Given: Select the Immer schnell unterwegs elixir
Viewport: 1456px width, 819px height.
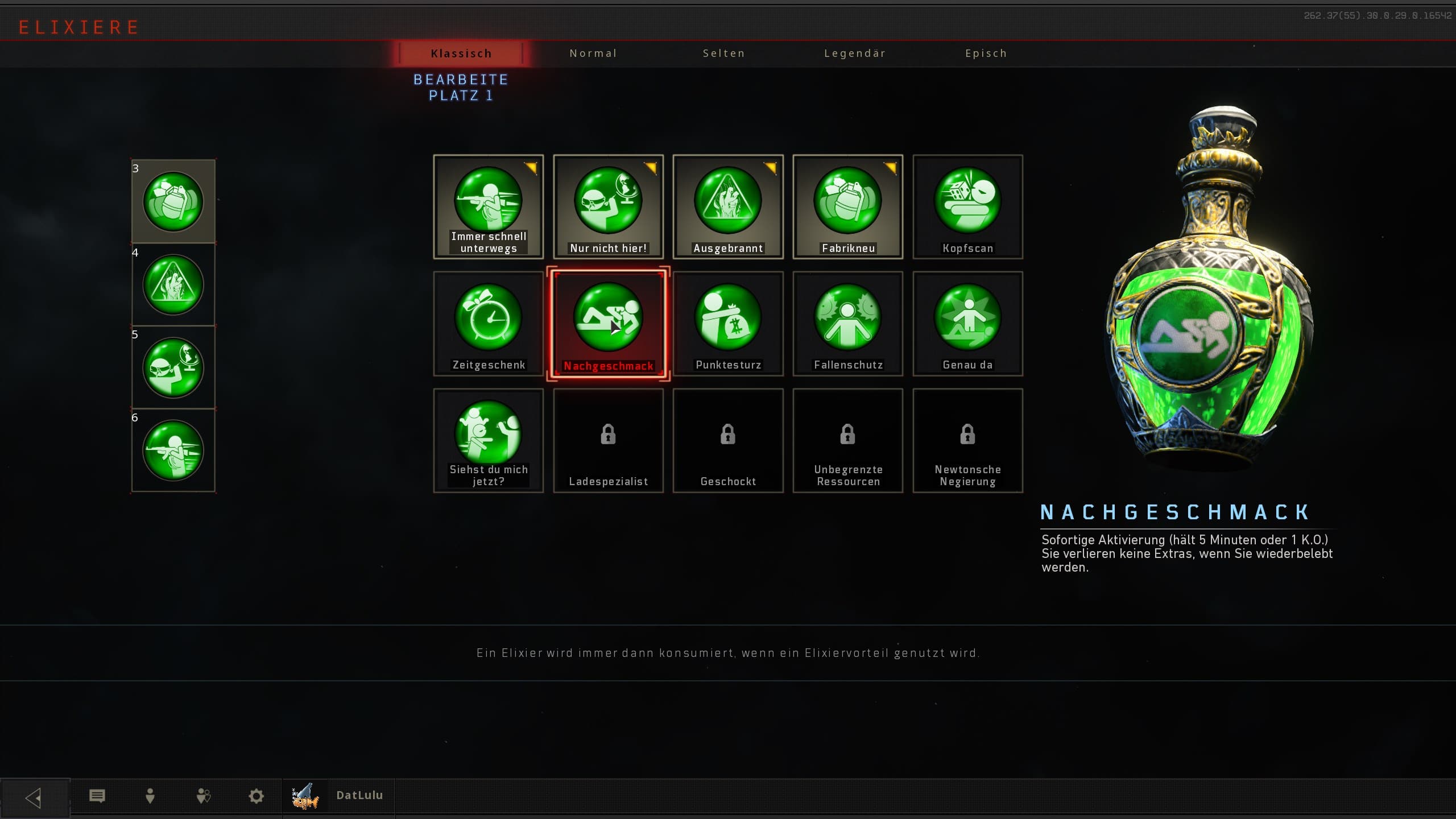Looking at the screenshot, I should tap(489, 207).
